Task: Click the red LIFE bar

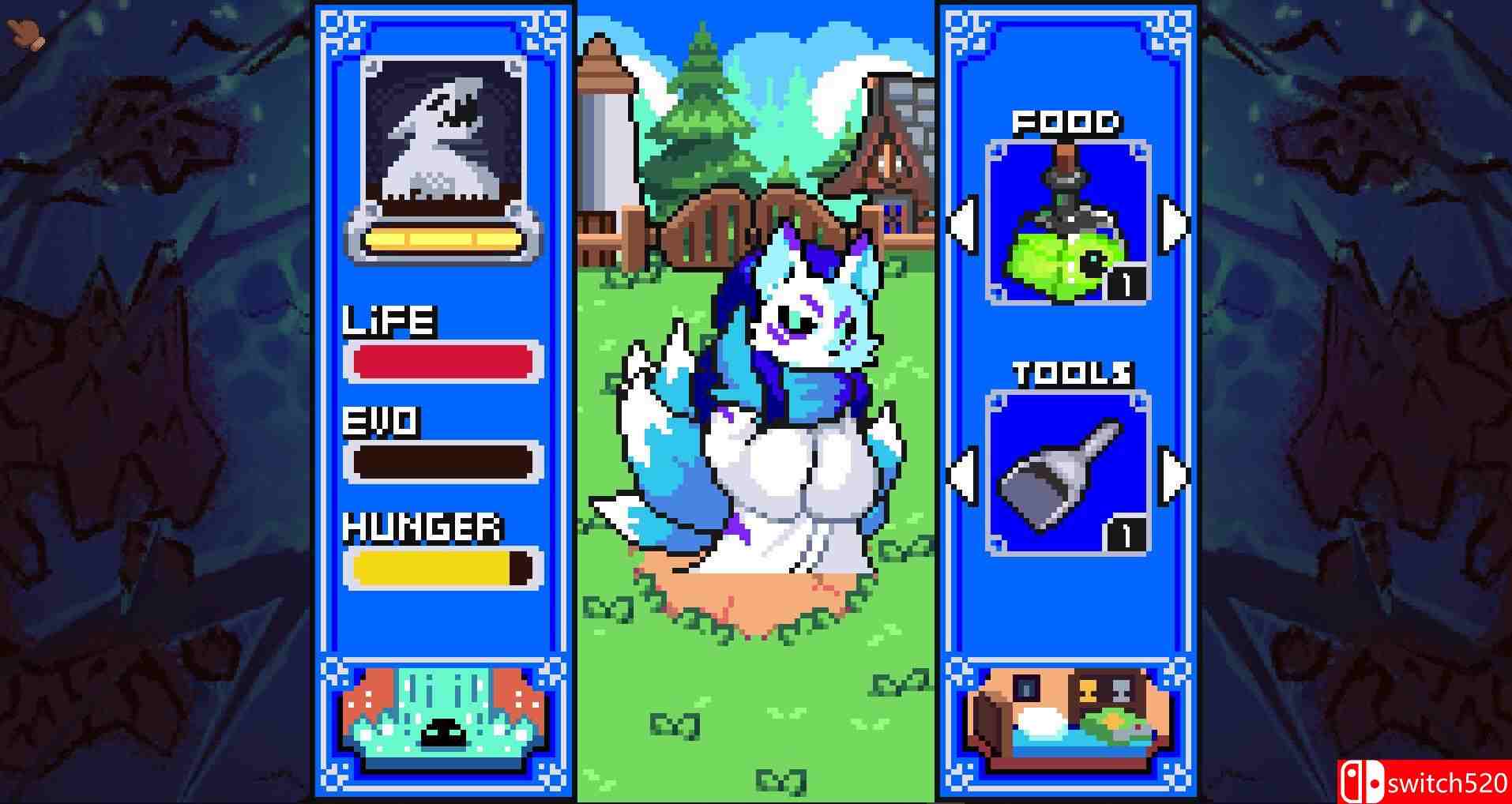Action: pos(442,359)
